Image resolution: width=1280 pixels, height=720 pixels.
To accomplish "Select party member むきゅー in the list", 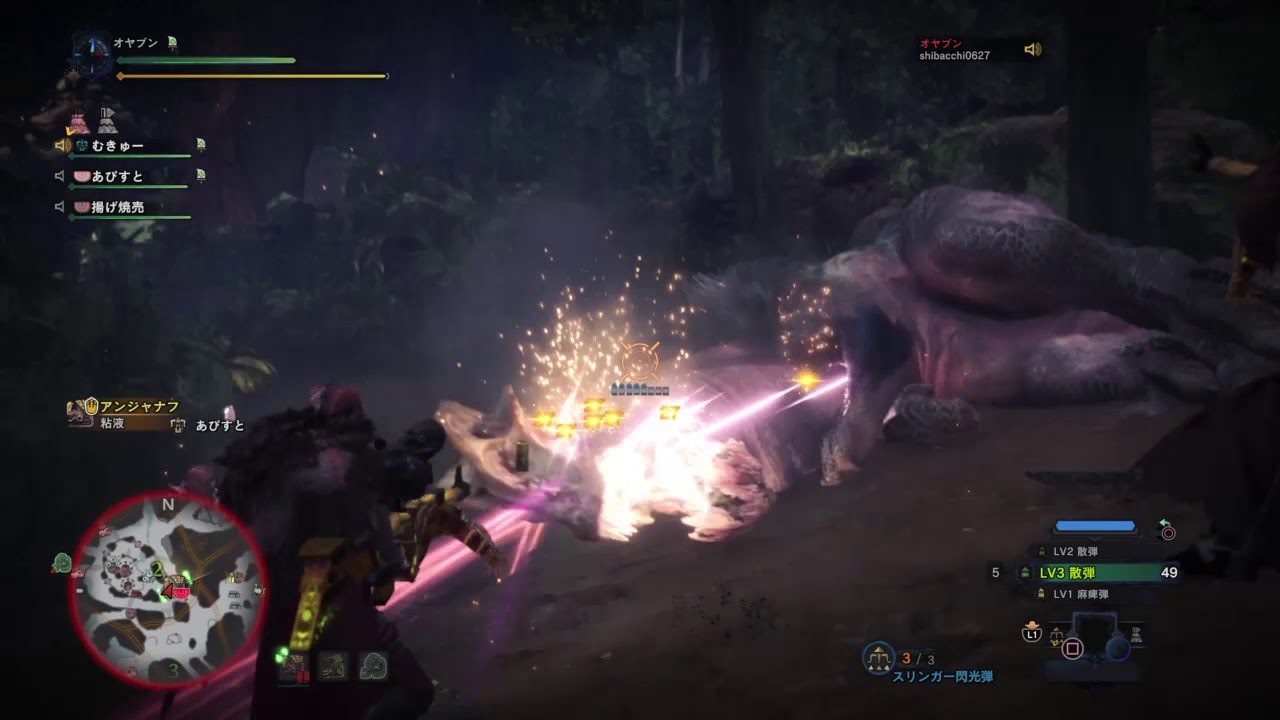I will 118,146.
